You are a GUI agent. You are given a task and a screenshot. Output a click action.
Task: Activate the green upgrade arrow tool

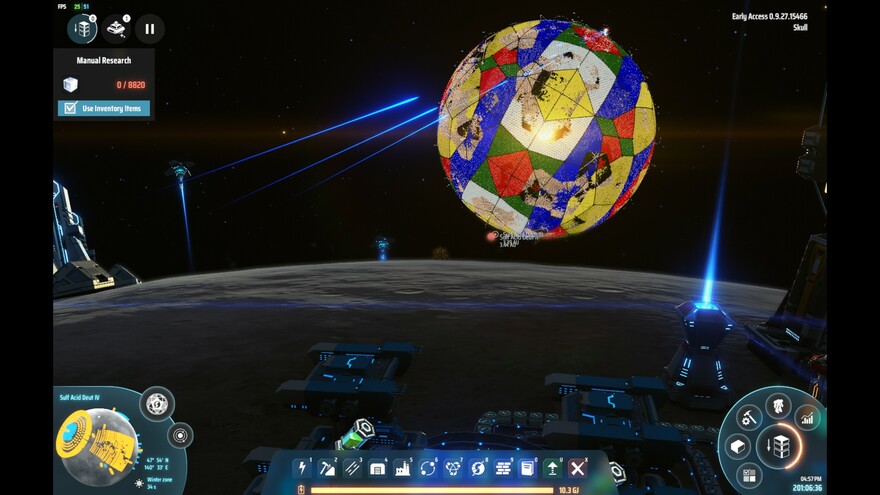[x=553, y=468]
